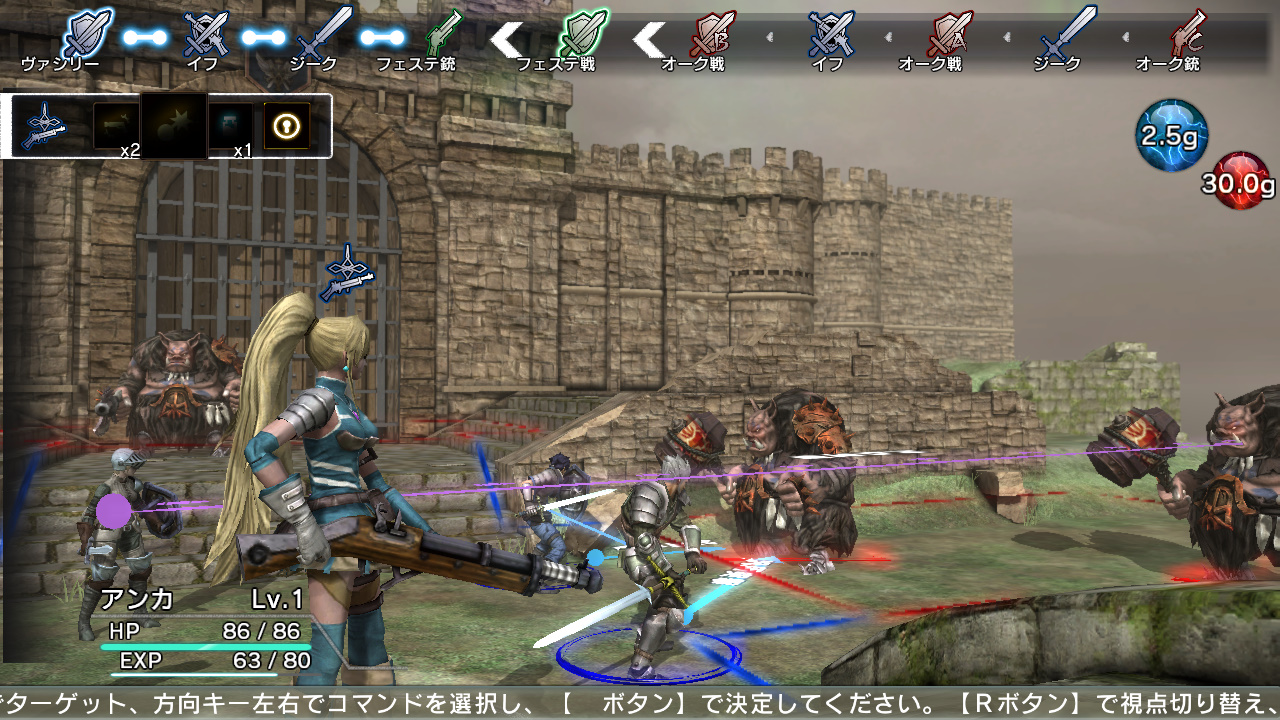
Task: Select the equipped rifle icon in the item bar
Action: pos(45,125)
